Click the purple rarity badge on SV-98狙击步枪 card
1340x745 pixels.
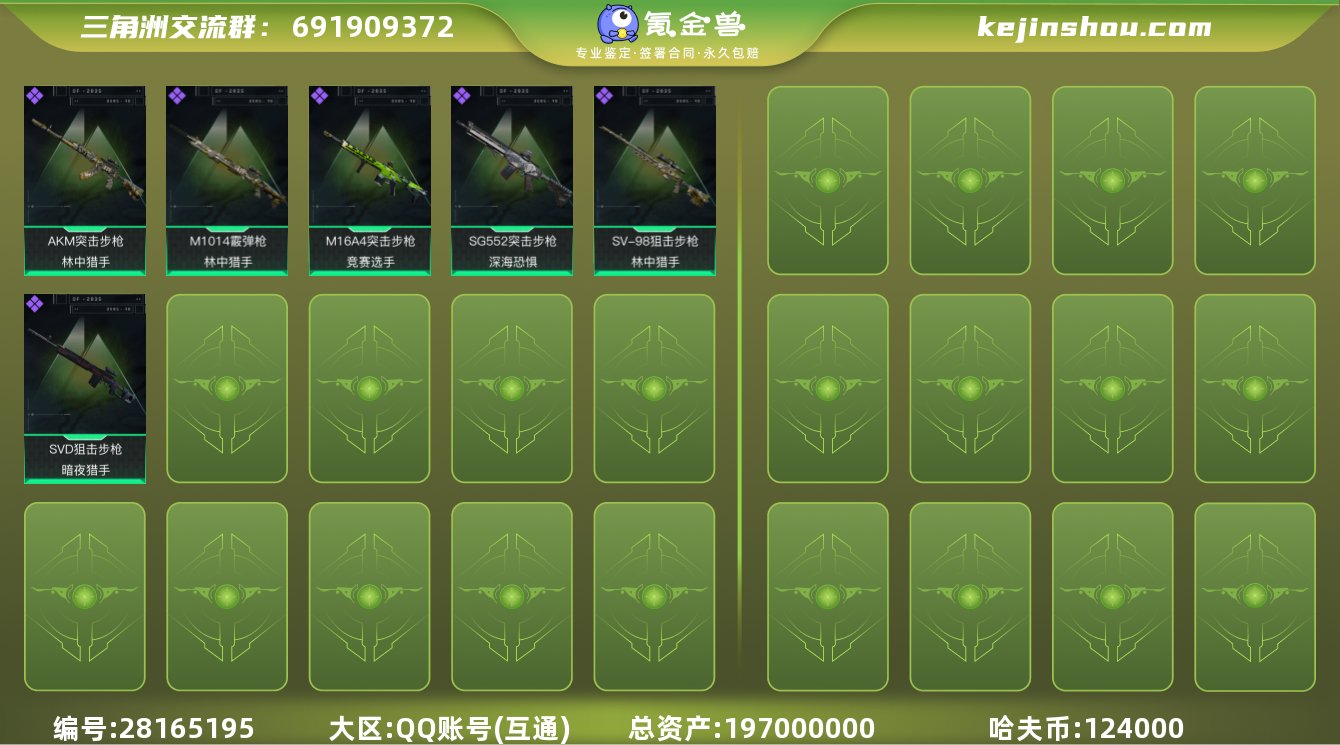point(602,97)
